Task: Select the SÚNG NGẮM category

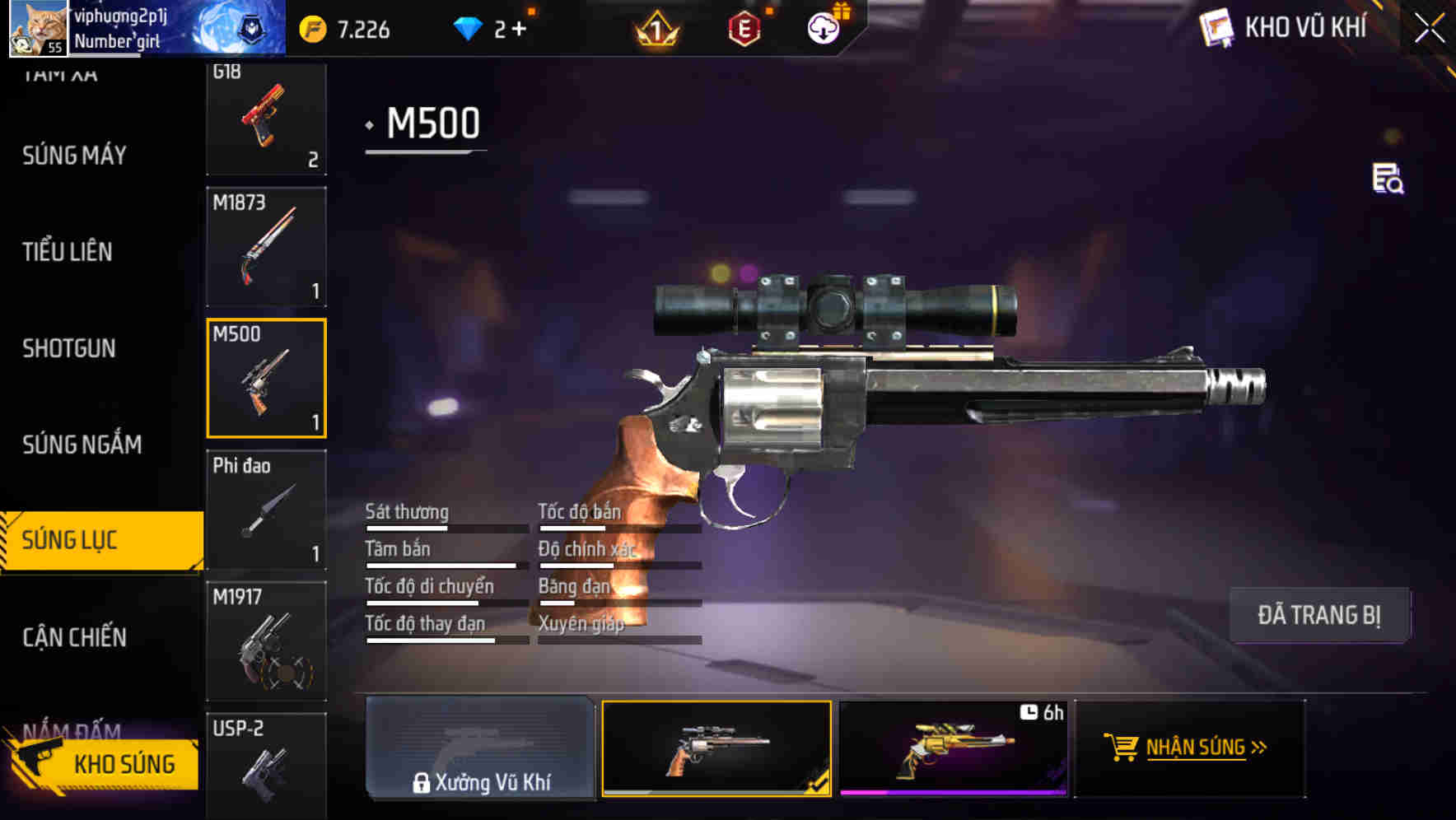Action: coord(81,445)
